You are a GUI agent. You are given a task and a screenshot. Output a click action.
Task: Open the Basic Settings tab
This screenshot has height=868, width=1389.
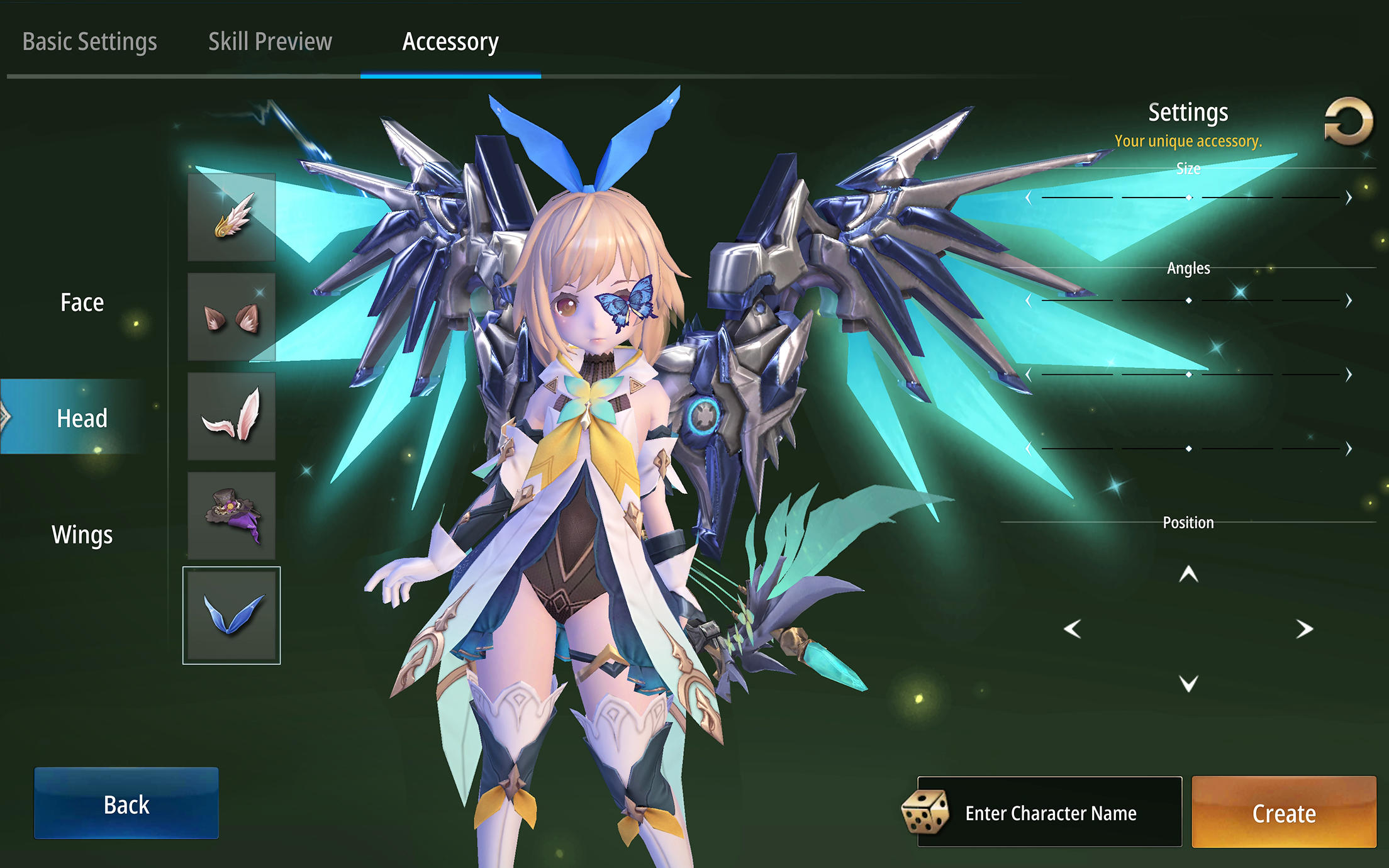click(x=90, y=41)
